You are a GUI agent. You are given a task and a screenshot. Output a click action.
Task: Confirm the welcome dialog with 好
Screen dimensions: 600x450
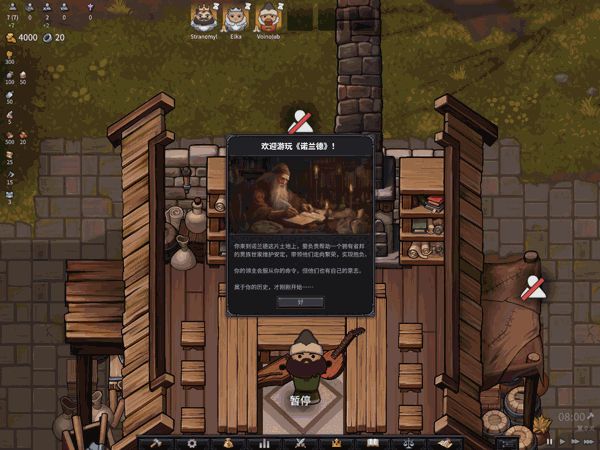[x=301, y=301]
